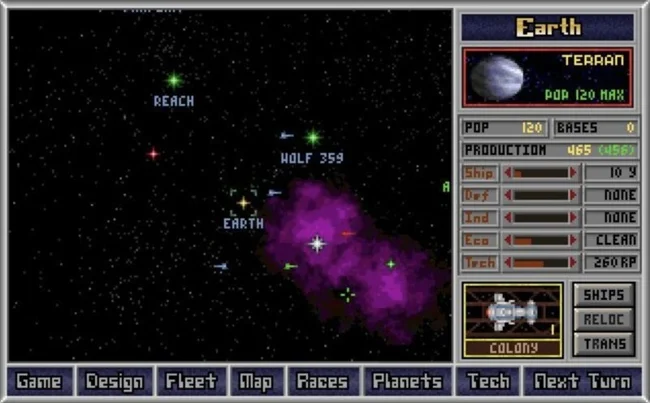Viewport: 650px width, 403px height.
Task: Select the Reach star system
Action: 174,80
